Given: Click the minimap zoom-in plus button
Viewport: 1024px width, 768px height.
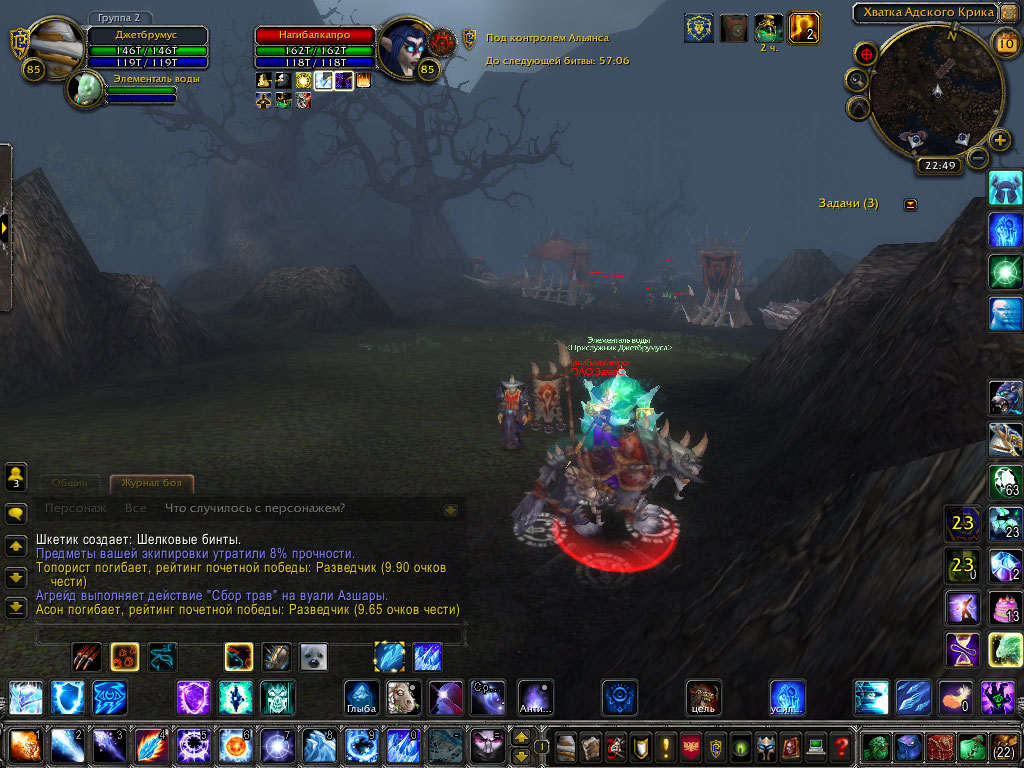Looking at the screenshot, I should pos(1000,140).
